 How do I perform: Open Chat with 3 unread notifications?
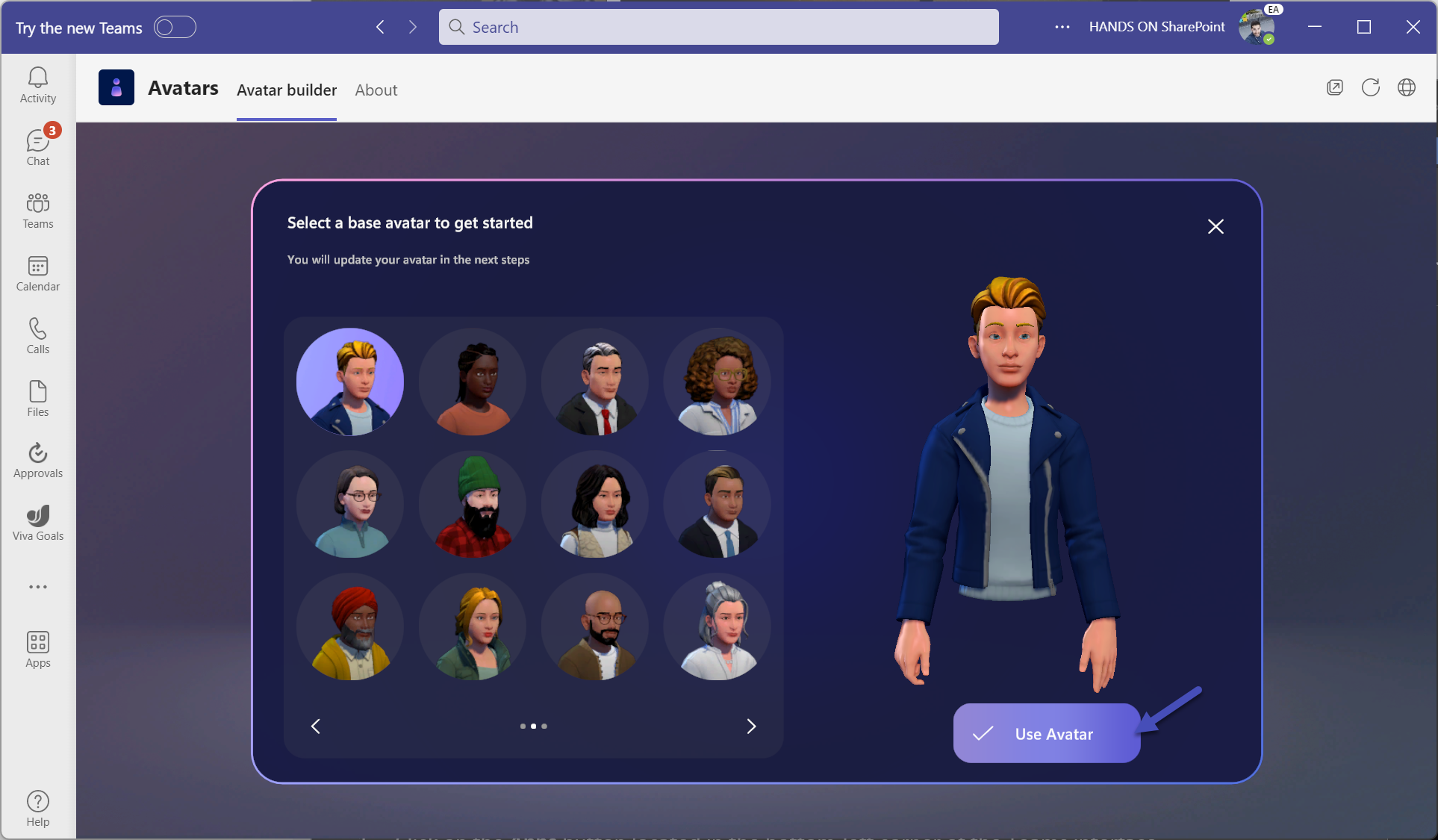click(x=37, y=146)
